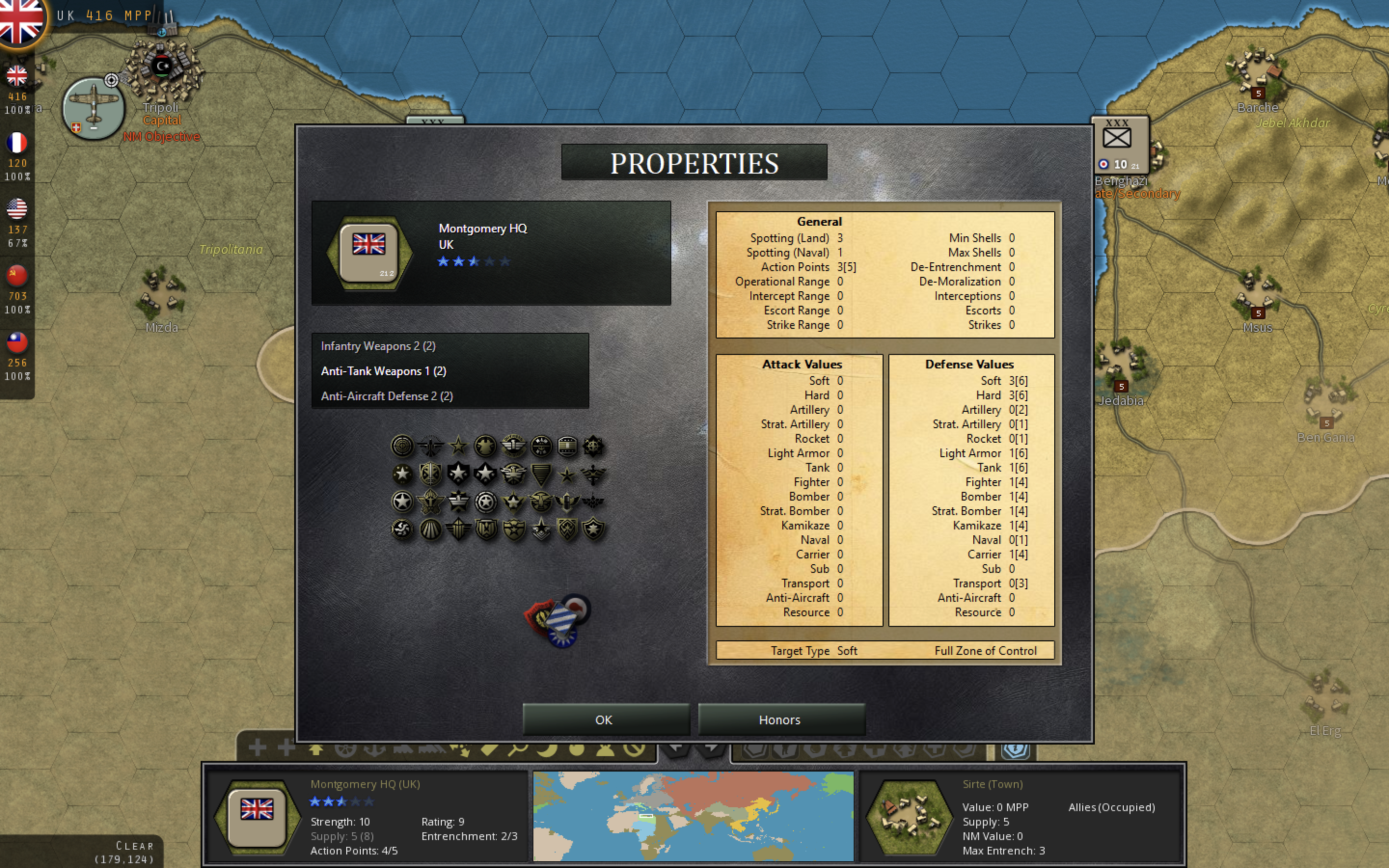Click the magnifying glass inspect icon
The width and height of the screenshot is (1389, 868).
point(518,750)
